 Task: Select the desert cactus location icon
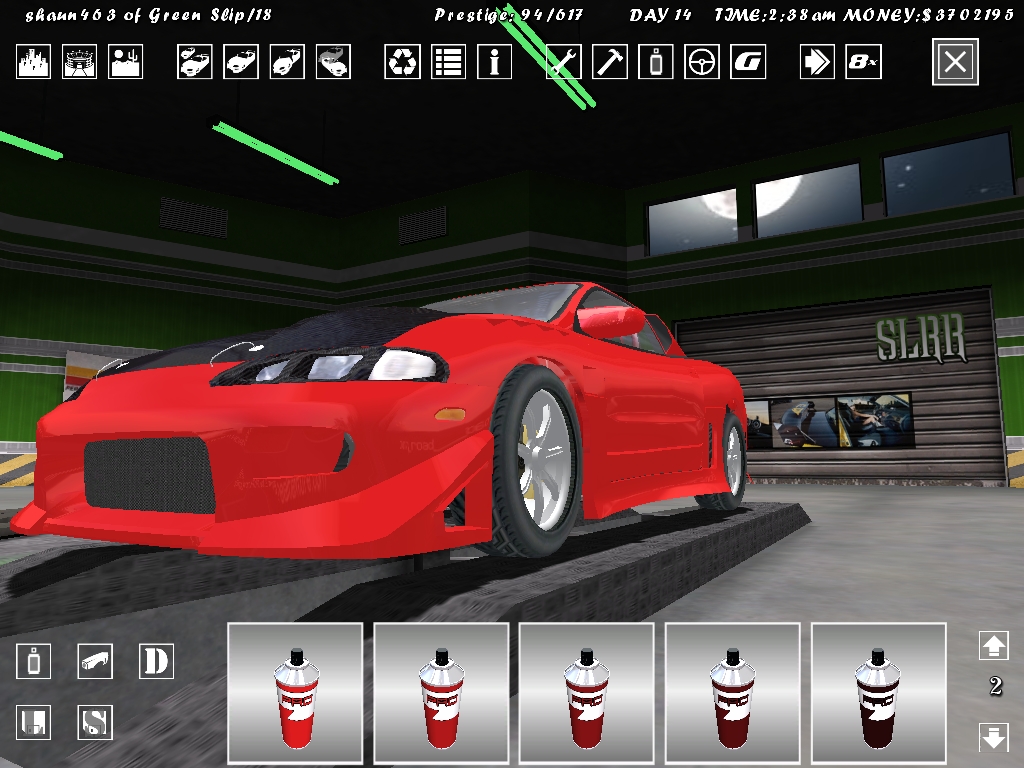[x=126, y=62]
